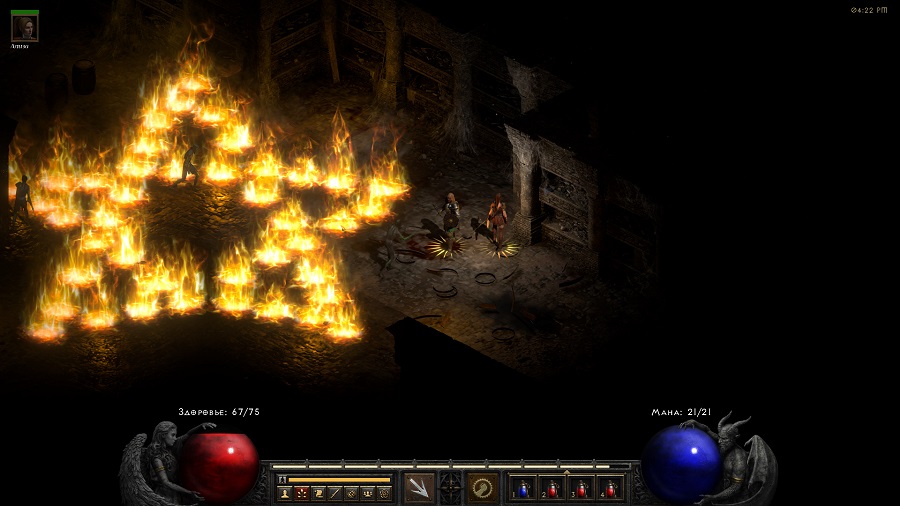Viewport: 900px width, 506px height.
Task: Open the quest scroll button
Action: [317, 493]
